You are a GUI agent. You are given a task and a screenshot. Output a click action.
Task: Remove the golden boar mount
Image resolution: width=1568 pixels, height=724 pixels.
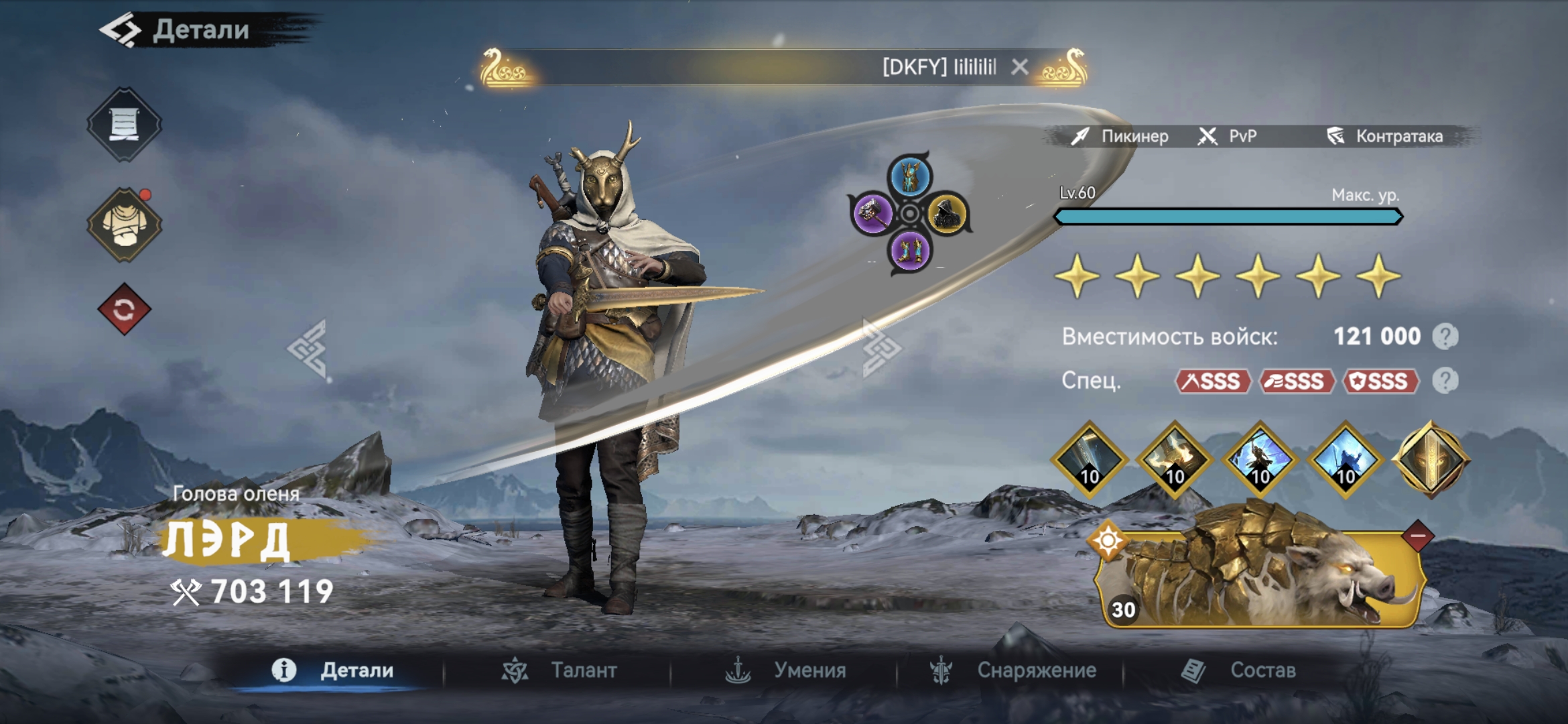tap(1417, 536)
